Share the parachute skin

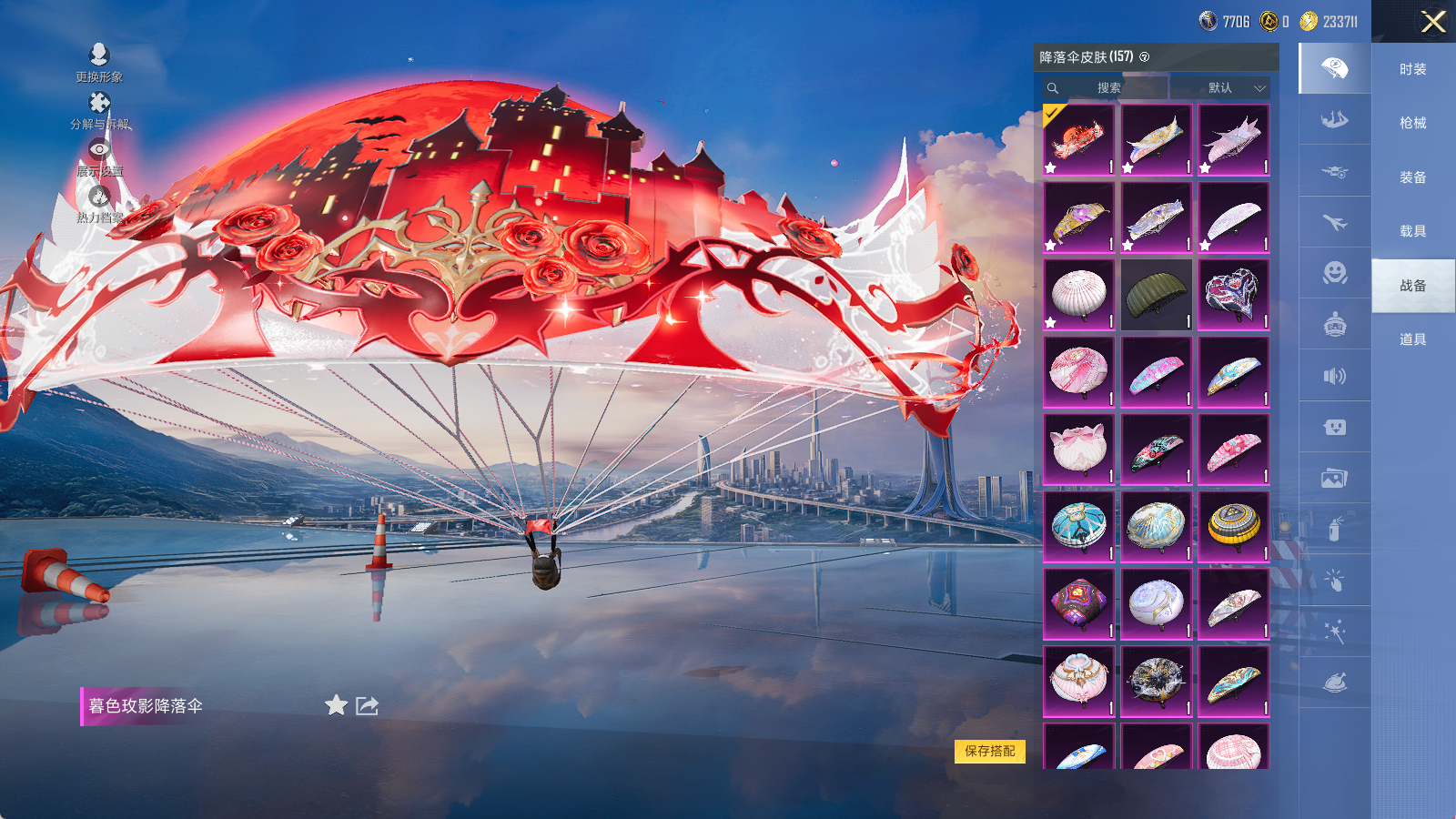click(x=367, y=705)
